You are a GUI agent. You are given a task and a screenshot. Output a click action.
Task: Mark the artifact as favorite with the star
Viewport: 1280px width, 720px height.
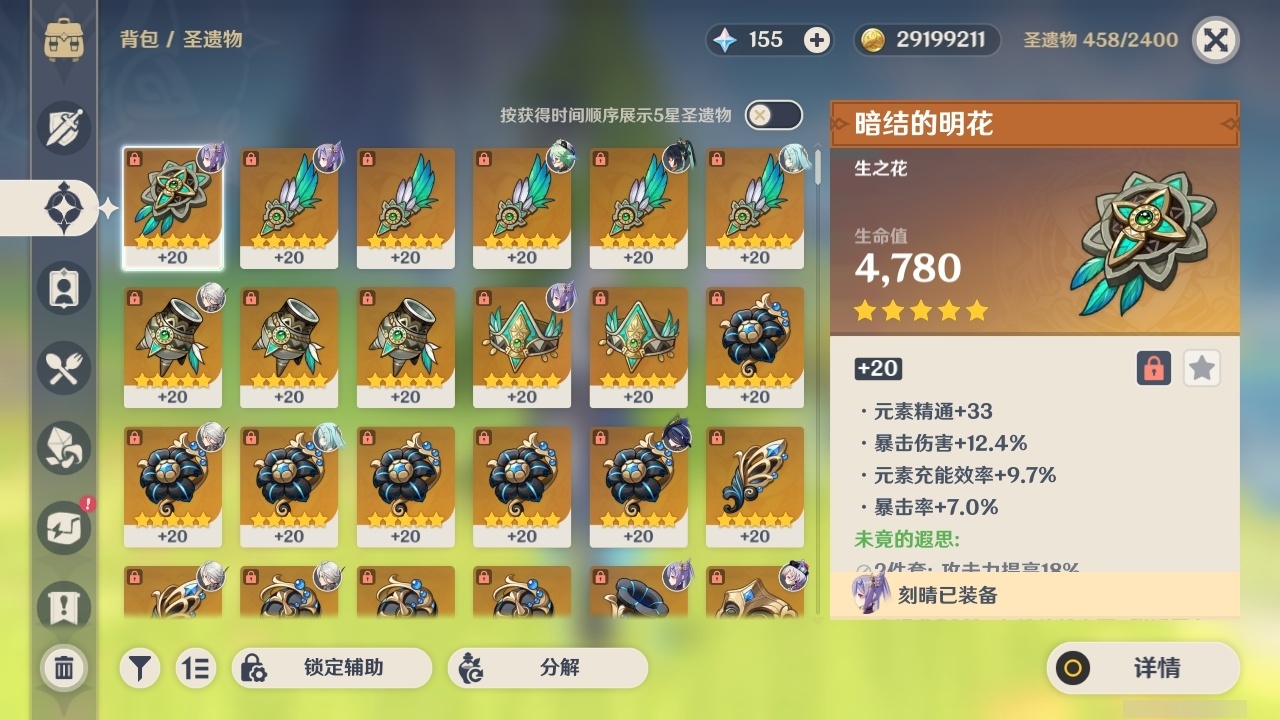pyautogui.click(x=1201, y=368)
